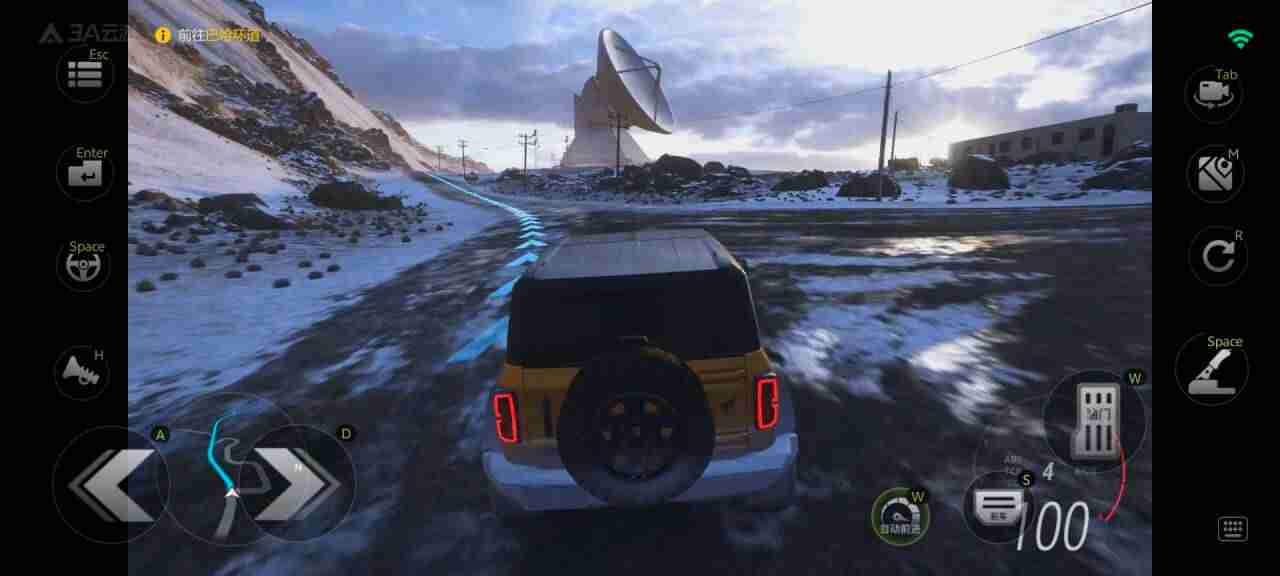Toggle the green auto-drive button
This screenshot has height=576, width=1280.
tap(900, 516)
